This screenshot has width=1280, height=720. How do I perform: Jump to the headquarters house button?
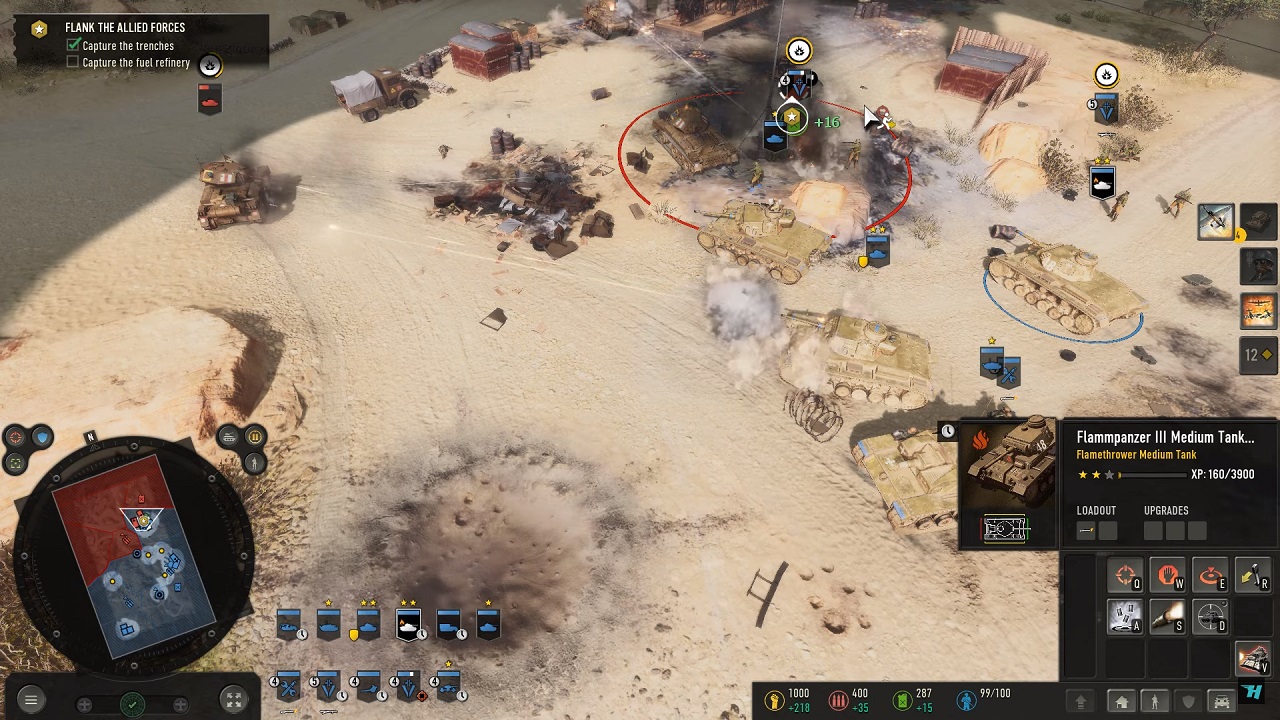1121,701
